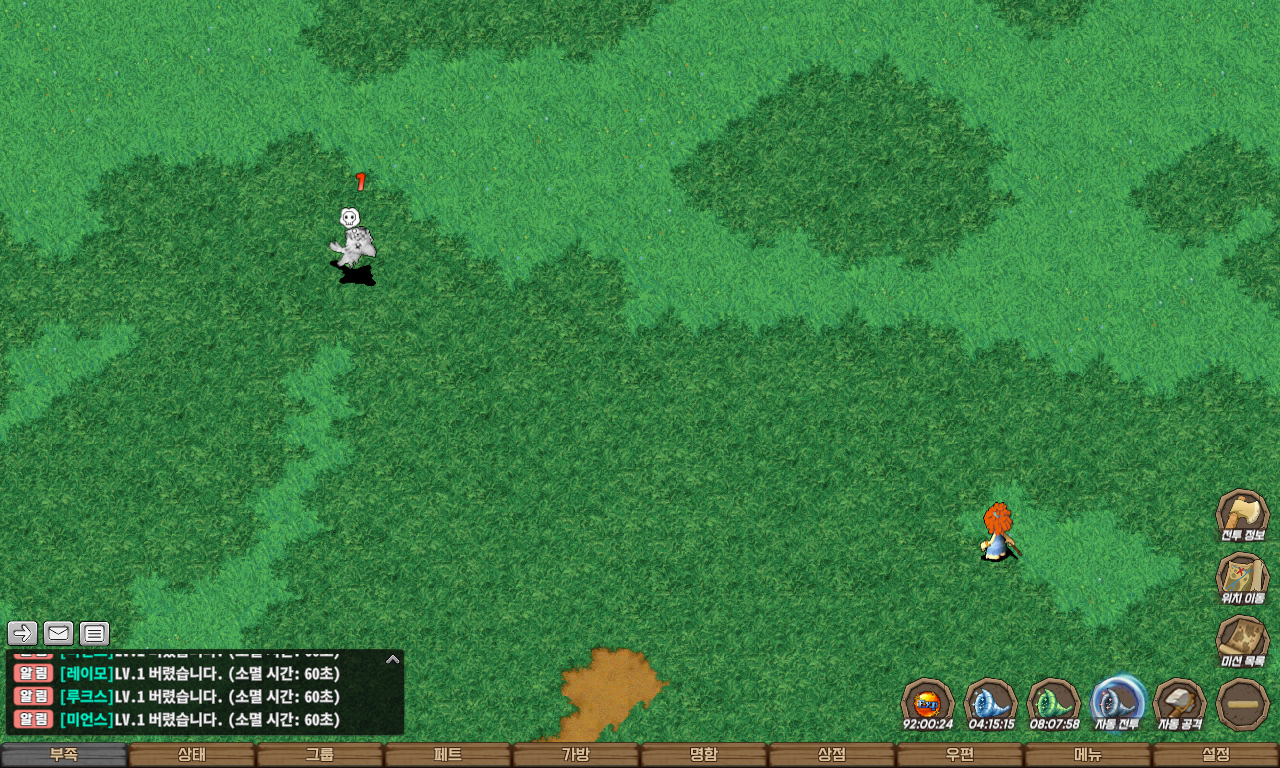Click the Exp boost orb icon

point(927,703)
